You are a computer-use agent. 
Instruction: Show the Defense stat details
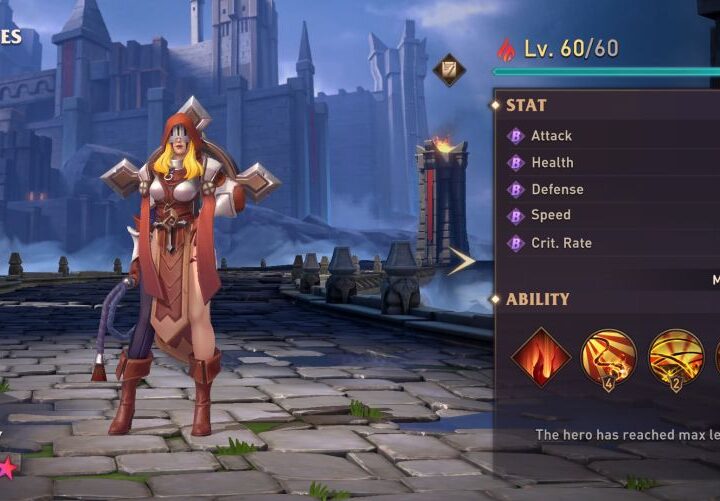[557, 189]
